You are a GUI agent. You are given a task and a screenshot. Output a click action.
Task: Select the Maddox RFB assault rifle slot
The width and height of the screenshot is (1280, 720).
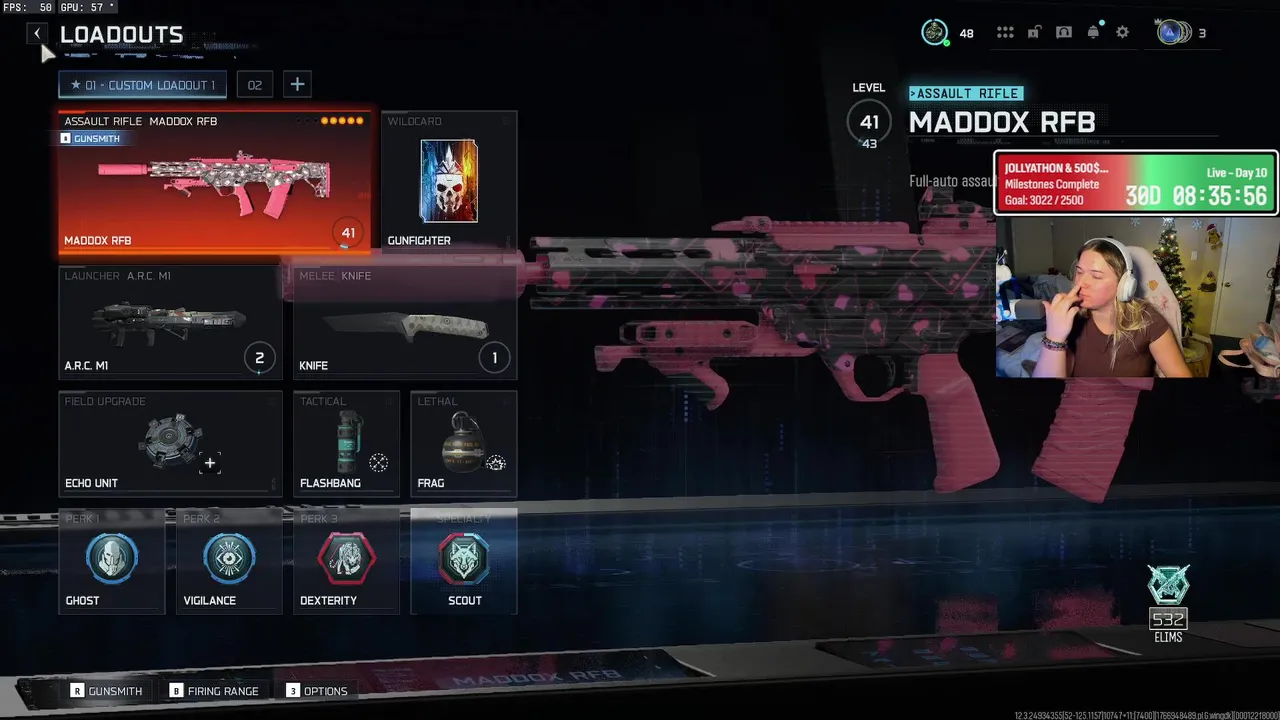[215, 182]
